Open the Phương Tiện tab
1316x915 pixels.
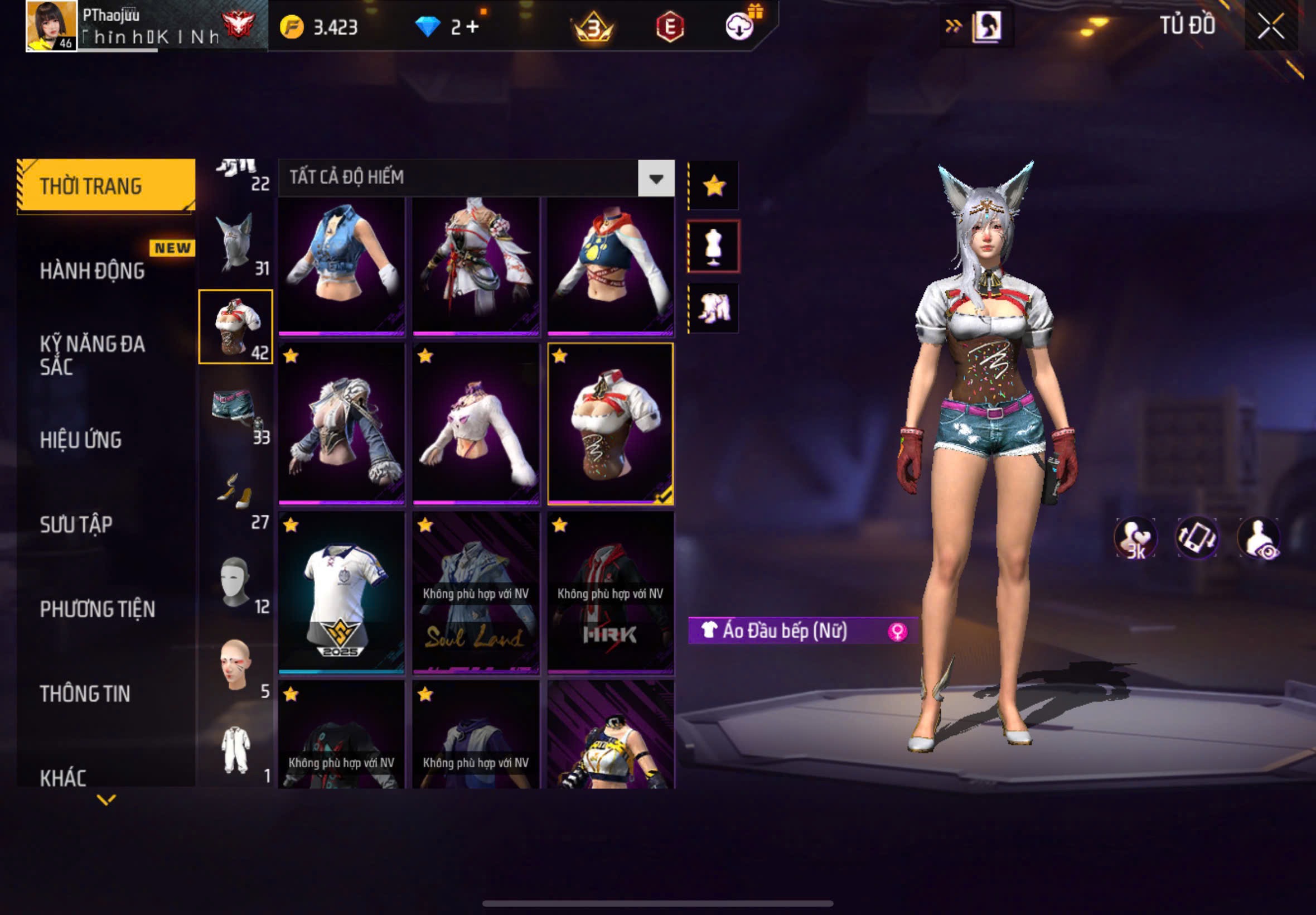(98, 609)
